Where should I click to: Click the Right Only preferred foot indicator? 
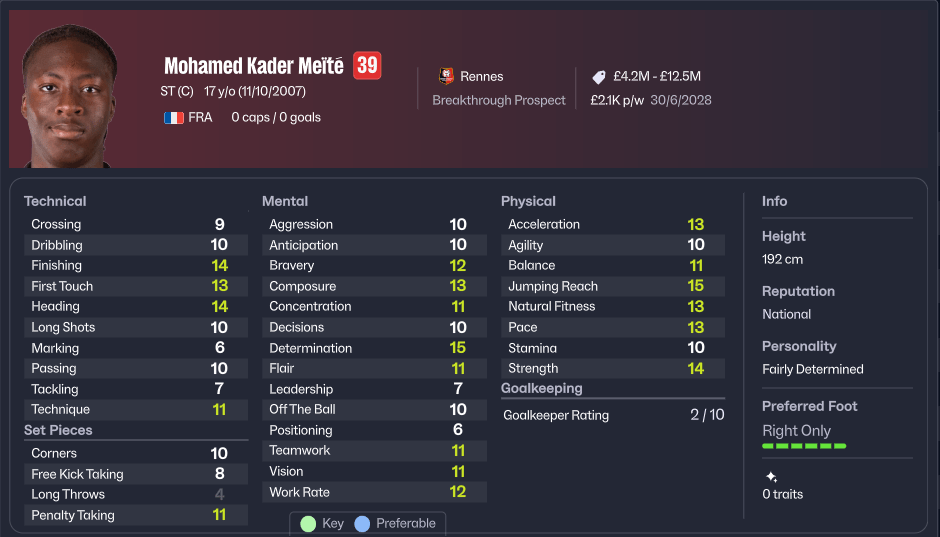[x=797, y=431]
